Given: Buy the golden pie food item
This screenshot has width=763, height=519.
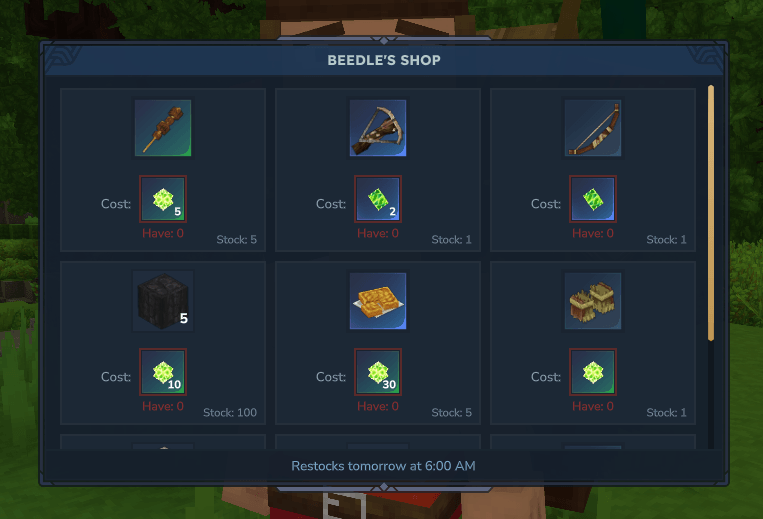Looking at the screenshot, I should tap(378, 300).
